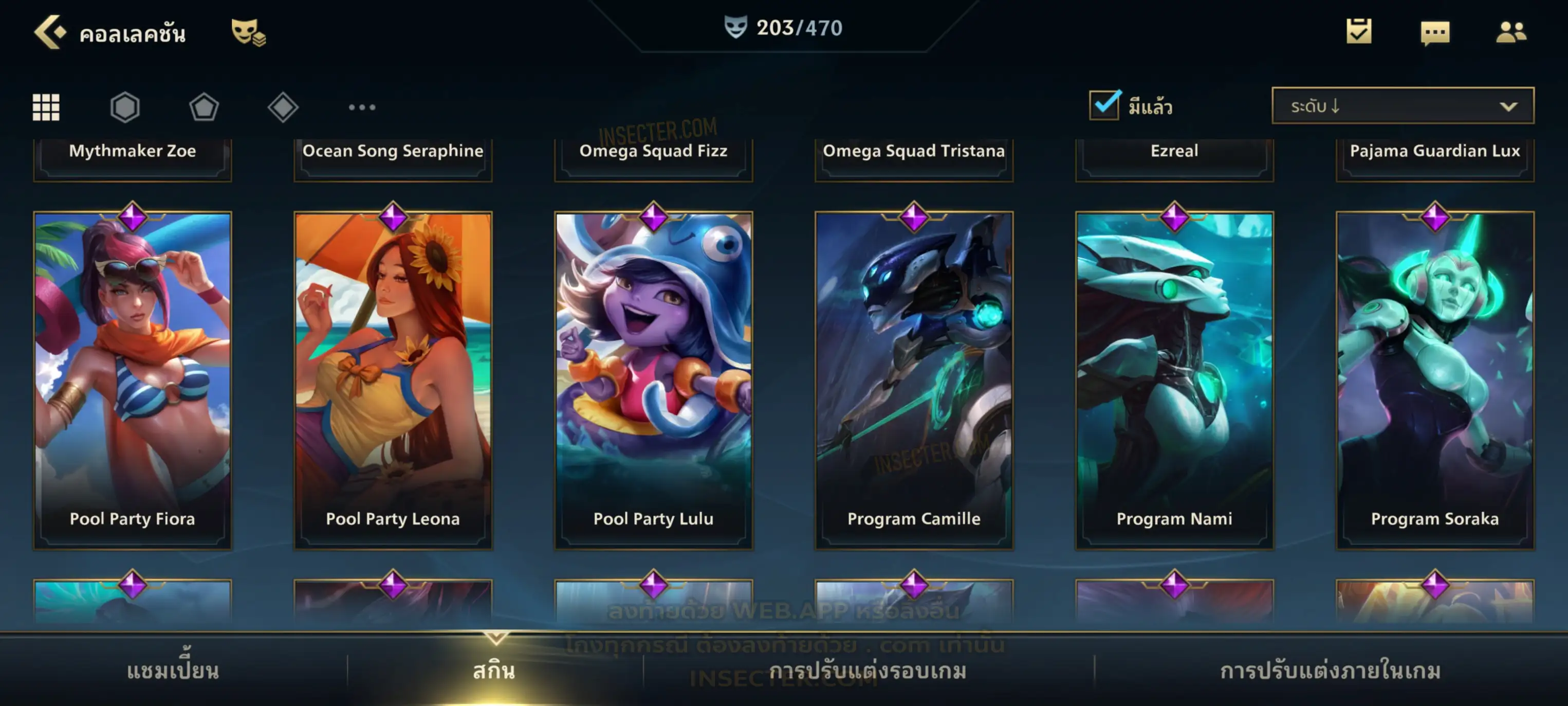The image size is (1568, 706).
Task: Switch to the แชมเปี้ยน champions tab
Action: 173,670
